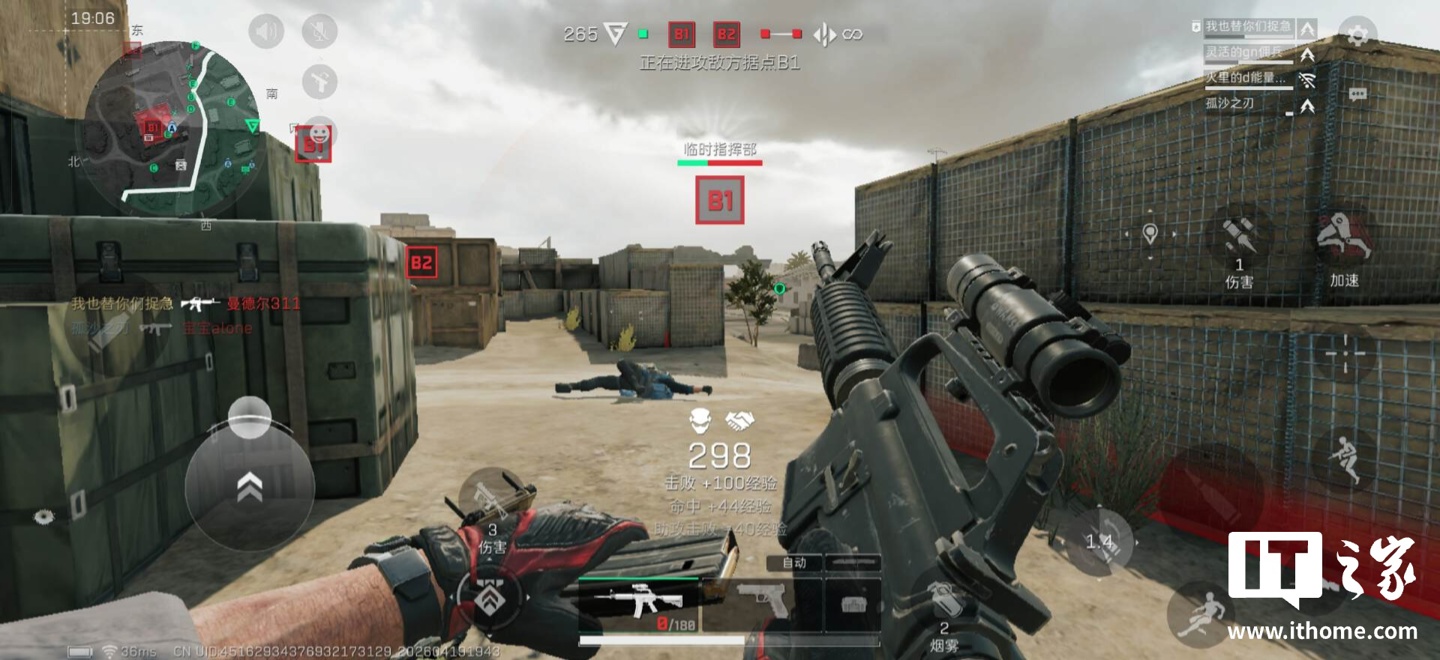Tap the map pin marker button
The image size is (1440, 660).
click(x=1149, y=235)
